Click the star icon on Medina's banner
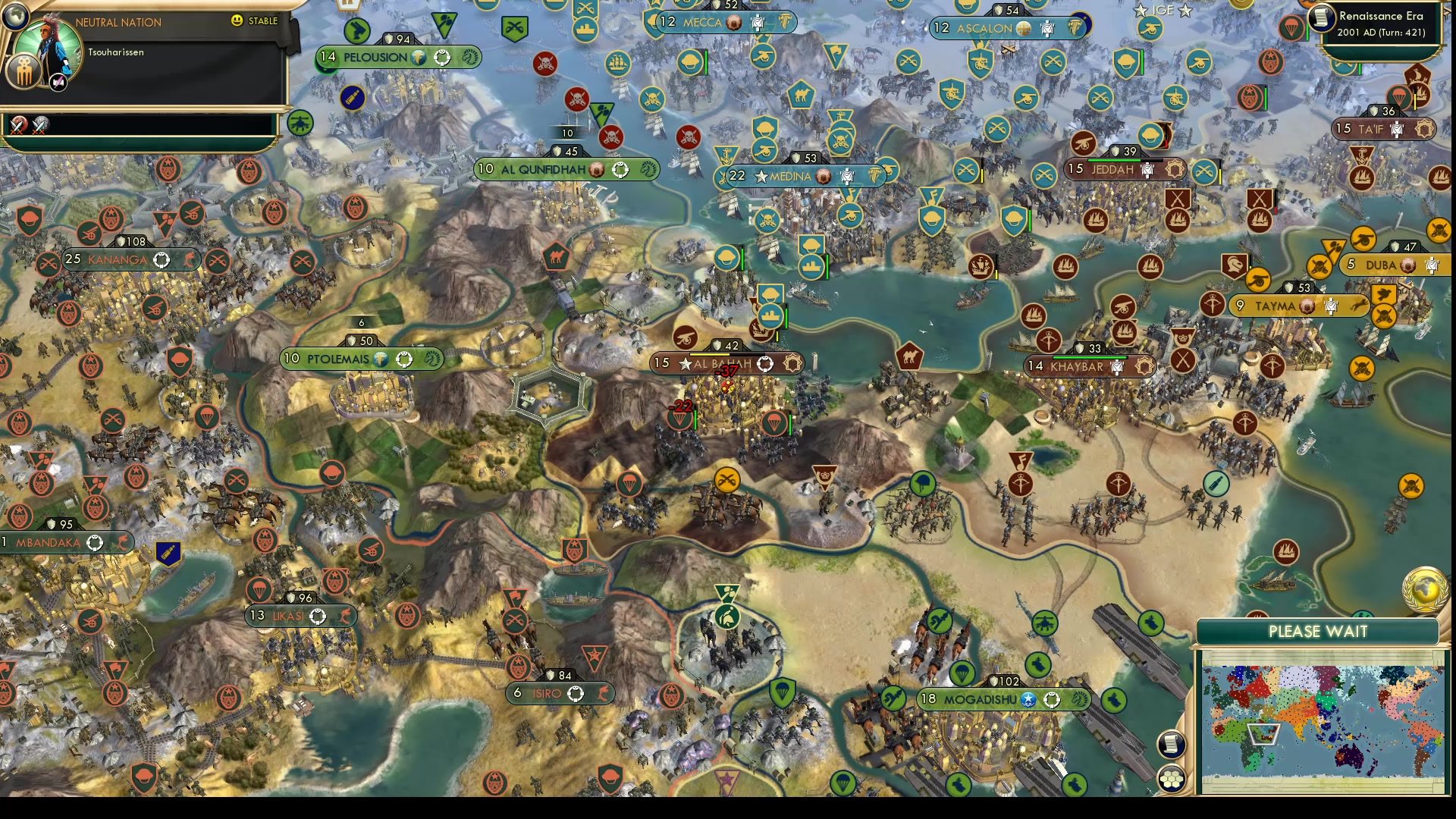 [x=761, y=176]
